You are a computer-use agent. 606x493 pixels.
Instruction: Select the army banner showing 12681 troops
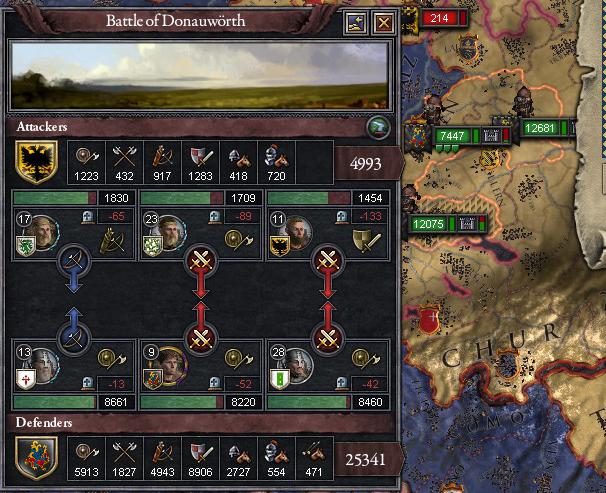[539, 128]
